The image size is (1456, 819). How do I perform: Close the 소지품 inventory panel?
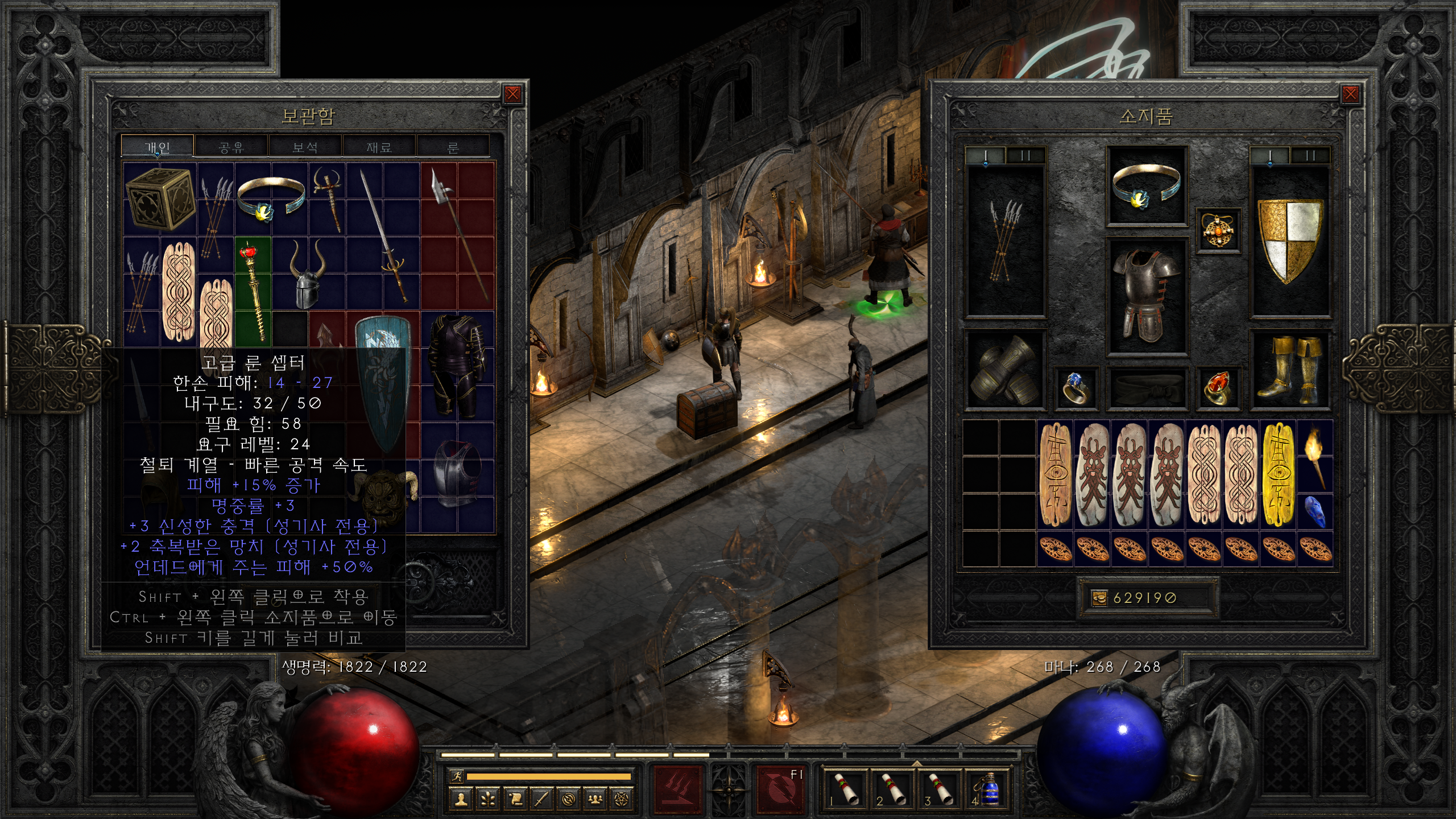click(x=1350, y=94)
